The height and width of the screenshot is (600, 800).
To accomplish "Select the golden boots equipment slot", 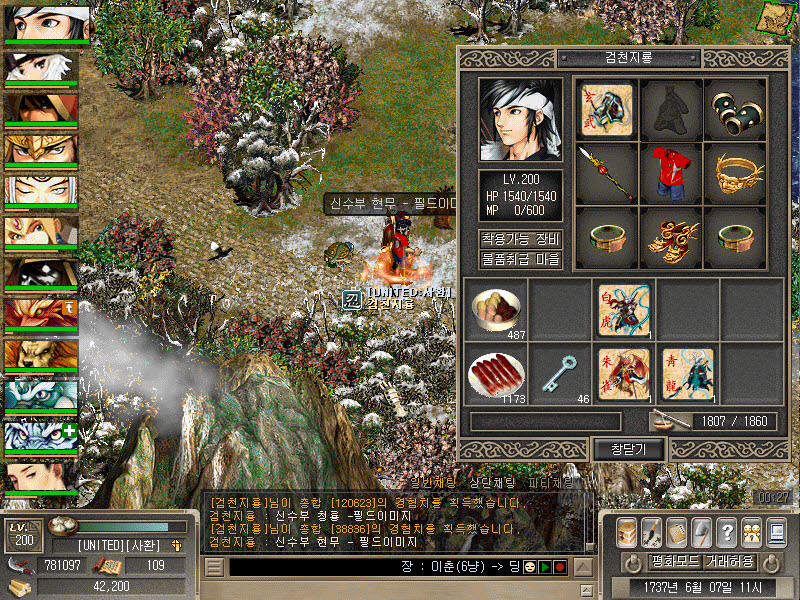I will point(671,237).
